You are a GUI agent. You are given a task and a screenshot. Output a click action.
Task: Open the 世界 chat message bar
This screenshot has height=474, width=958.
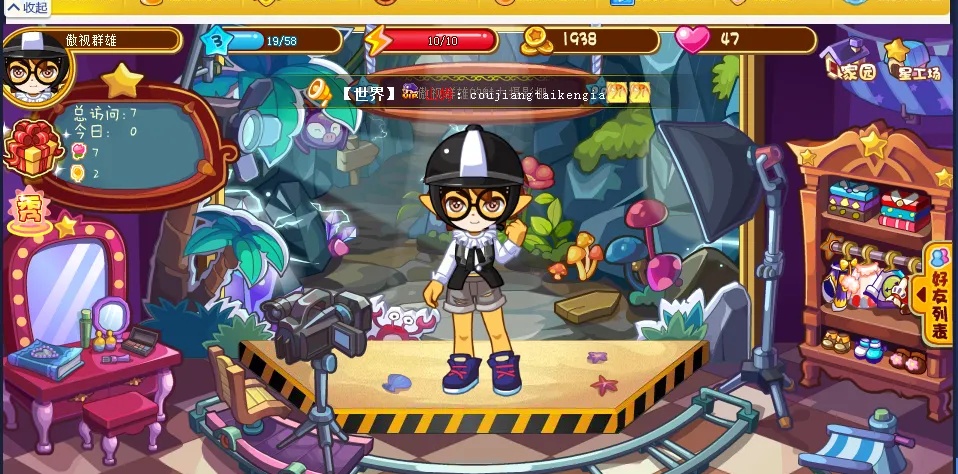480,94
